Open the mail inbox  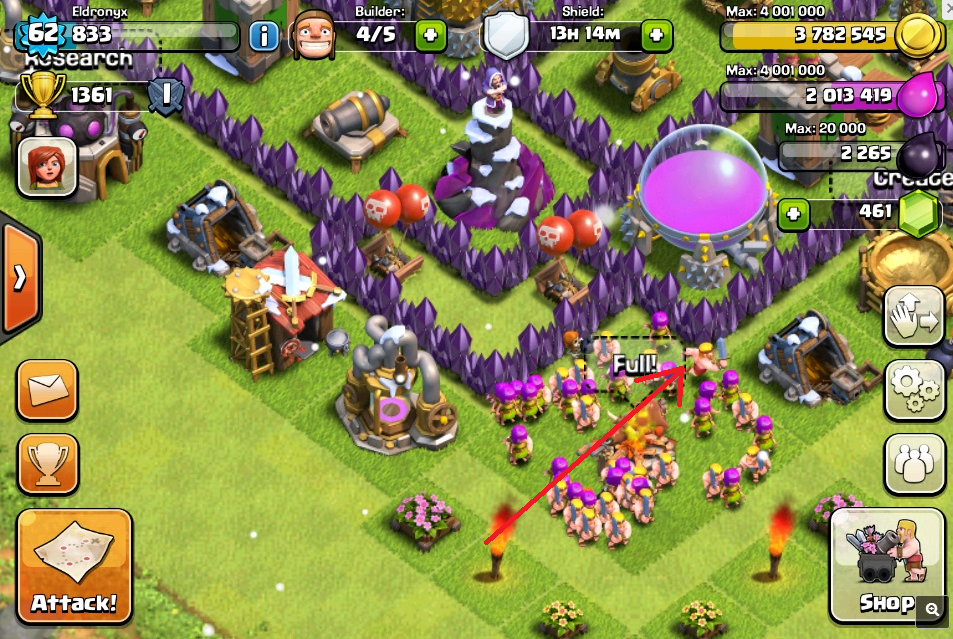click(x=46, y=389)
